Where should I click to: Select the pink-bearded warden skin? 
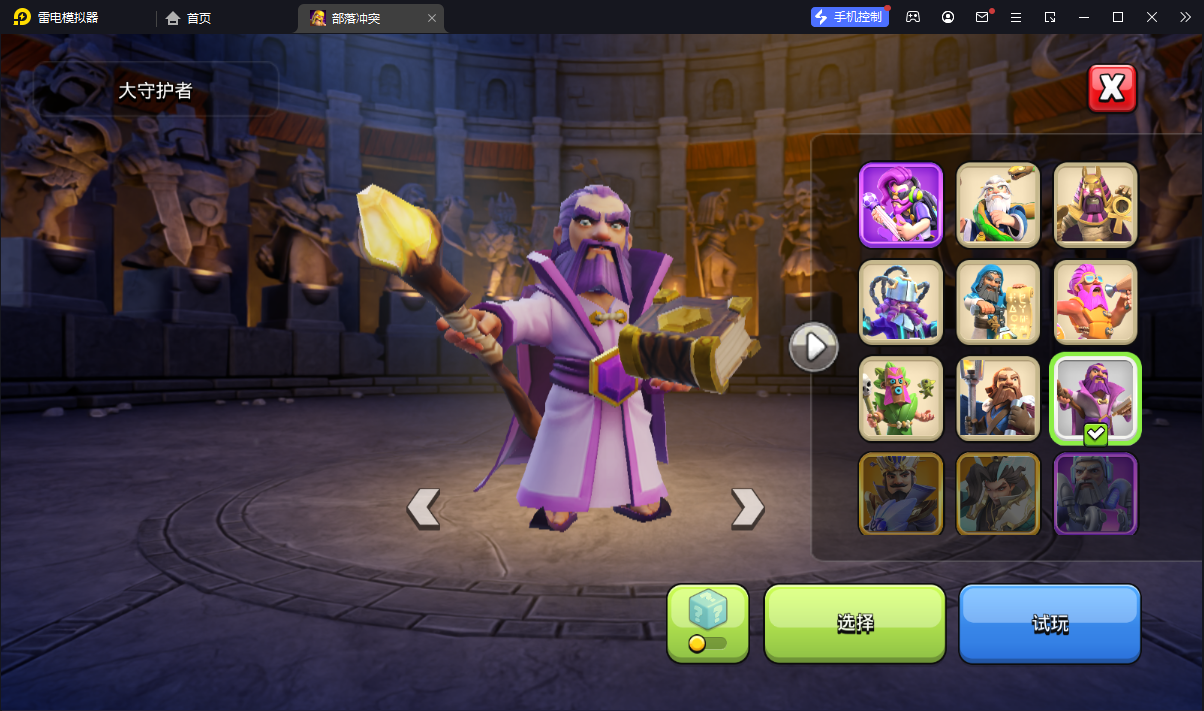click(1096, 301)
